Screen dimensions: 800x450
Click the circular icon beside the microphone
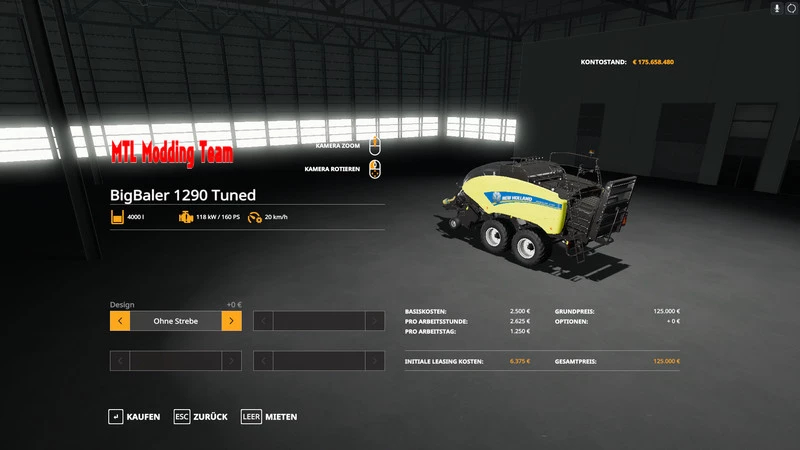click(x=791, y=8)
